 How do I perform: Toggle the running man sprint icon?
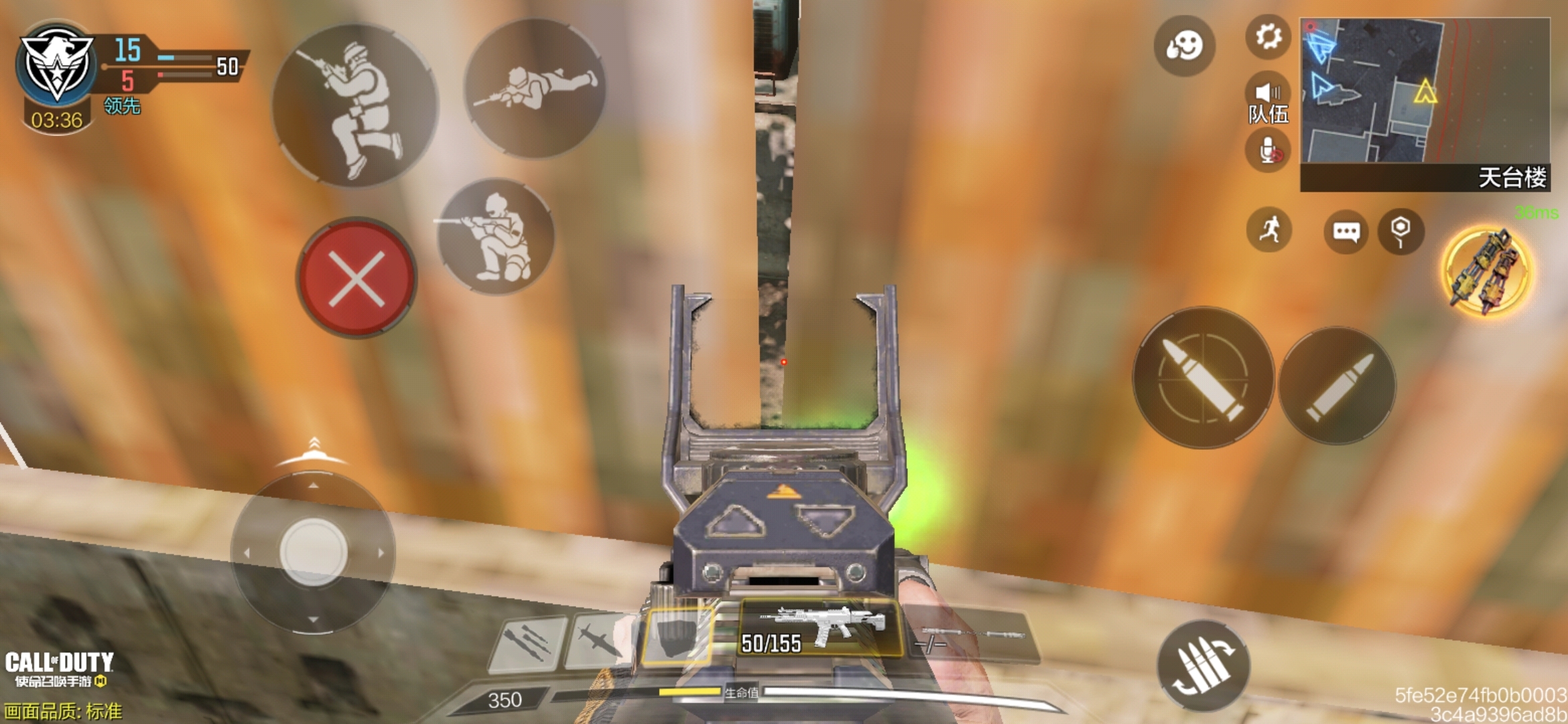point(1269,230)
